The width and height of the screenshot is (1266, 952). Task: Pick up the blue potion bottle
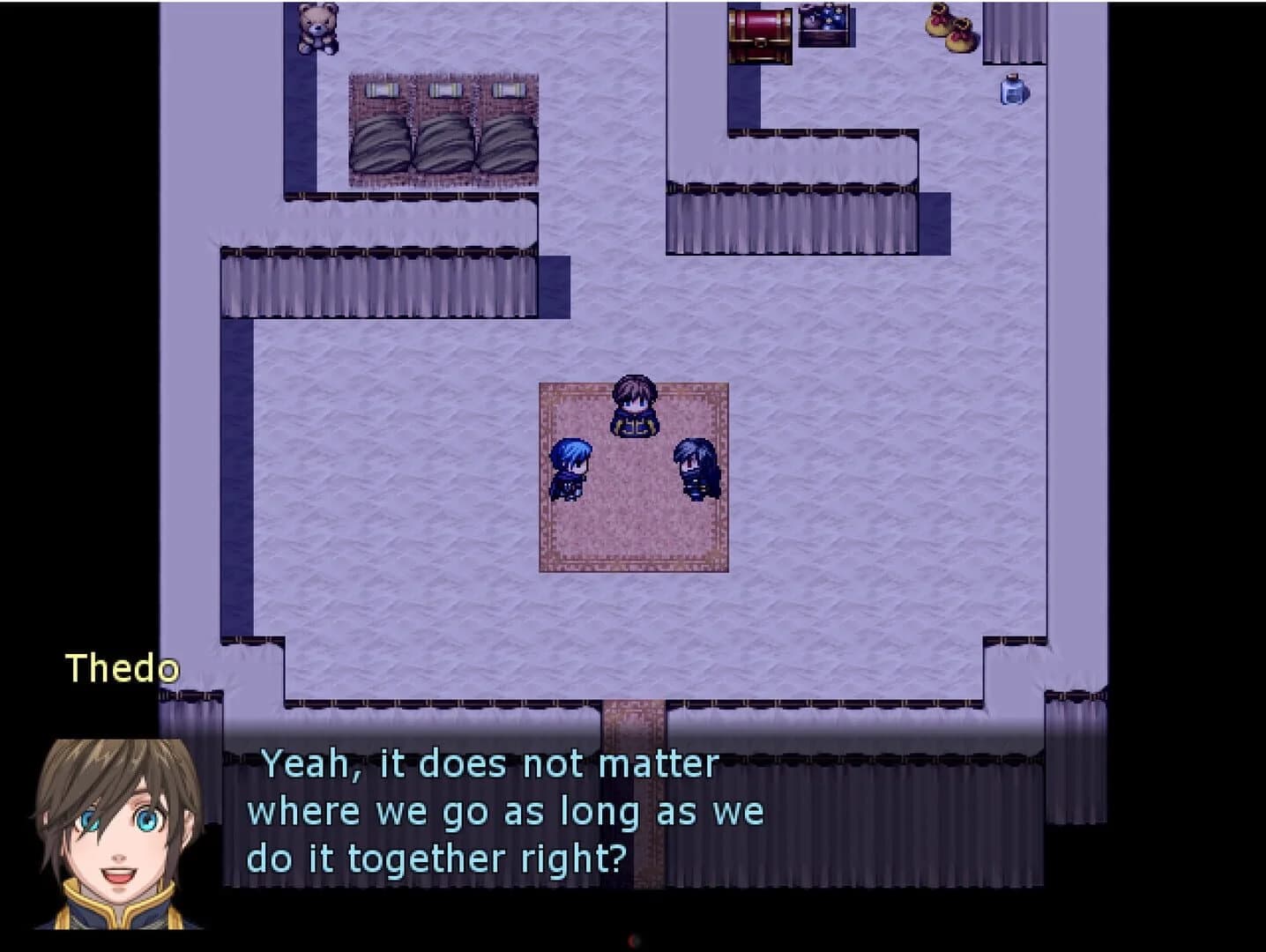(1012, 91)
